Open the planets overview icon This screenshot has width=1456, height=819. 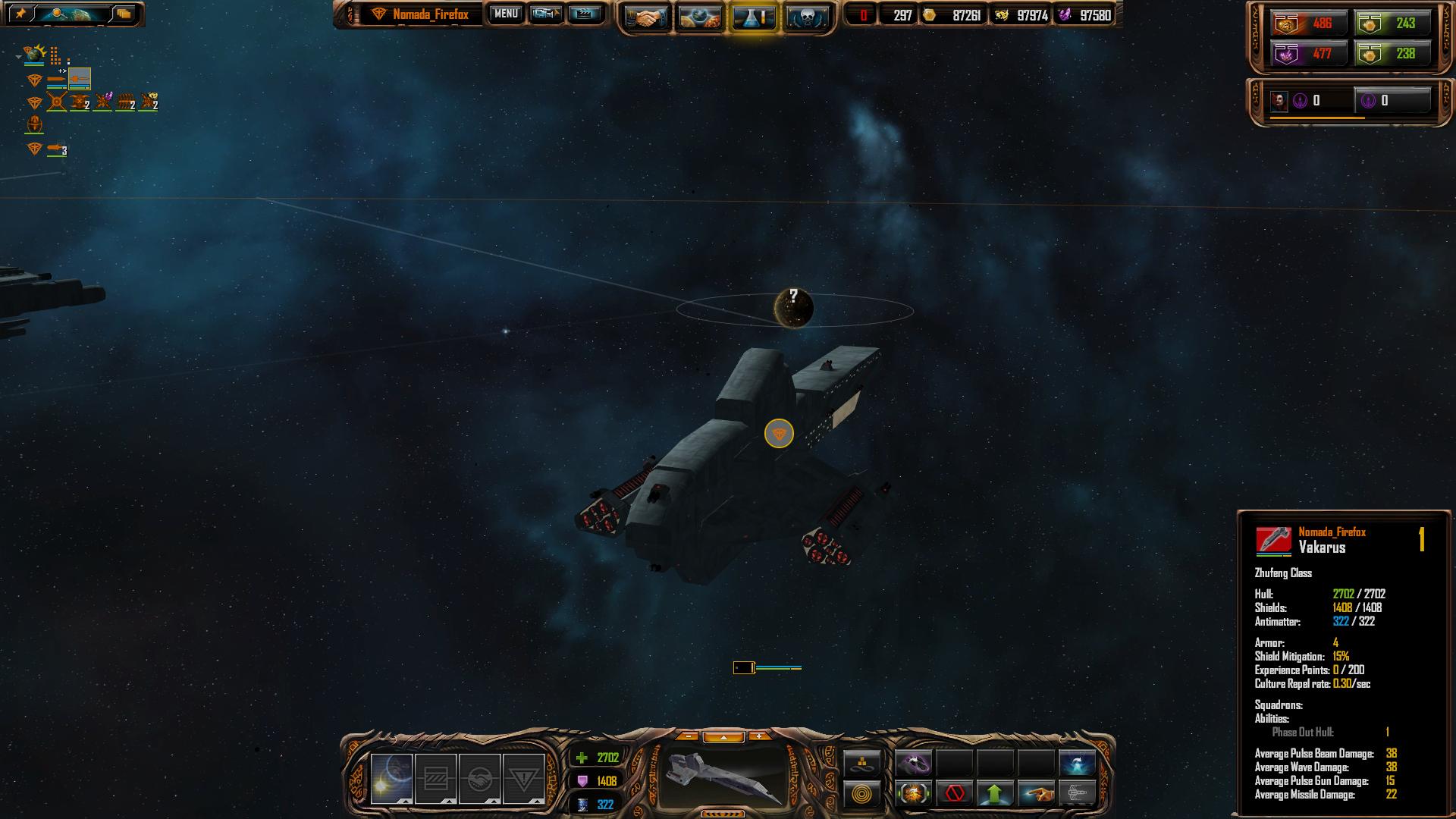(699, 17)
